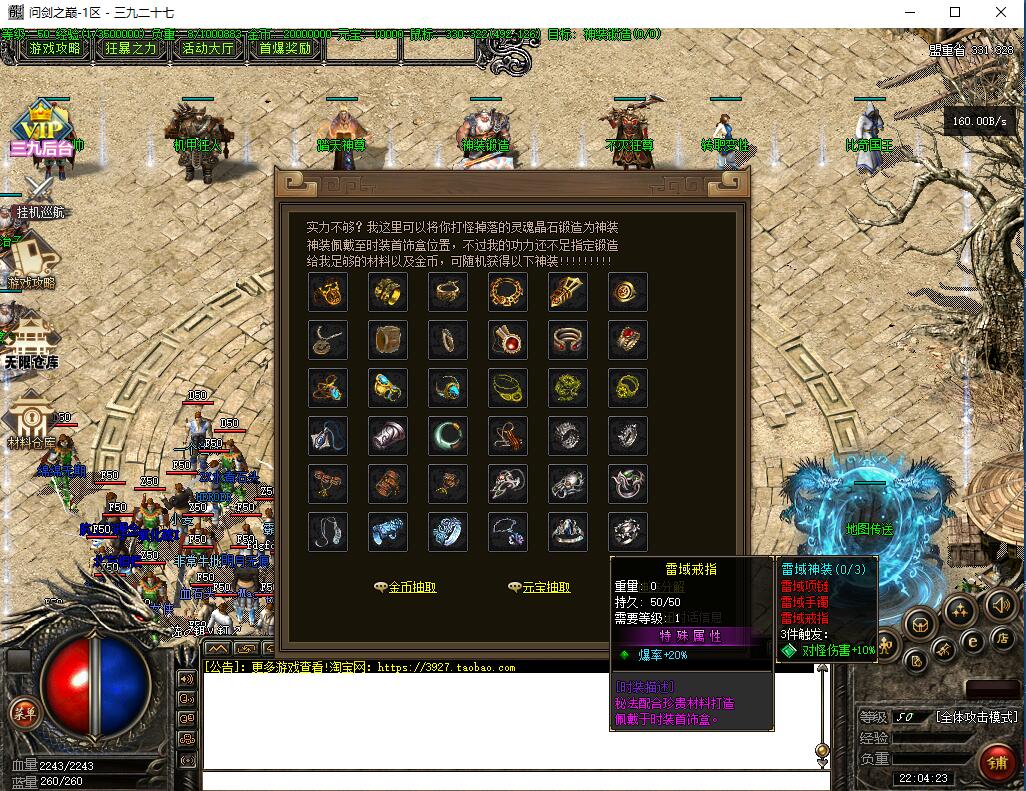
Task: Click the chat input field
Action: click(x=510, y=781)
